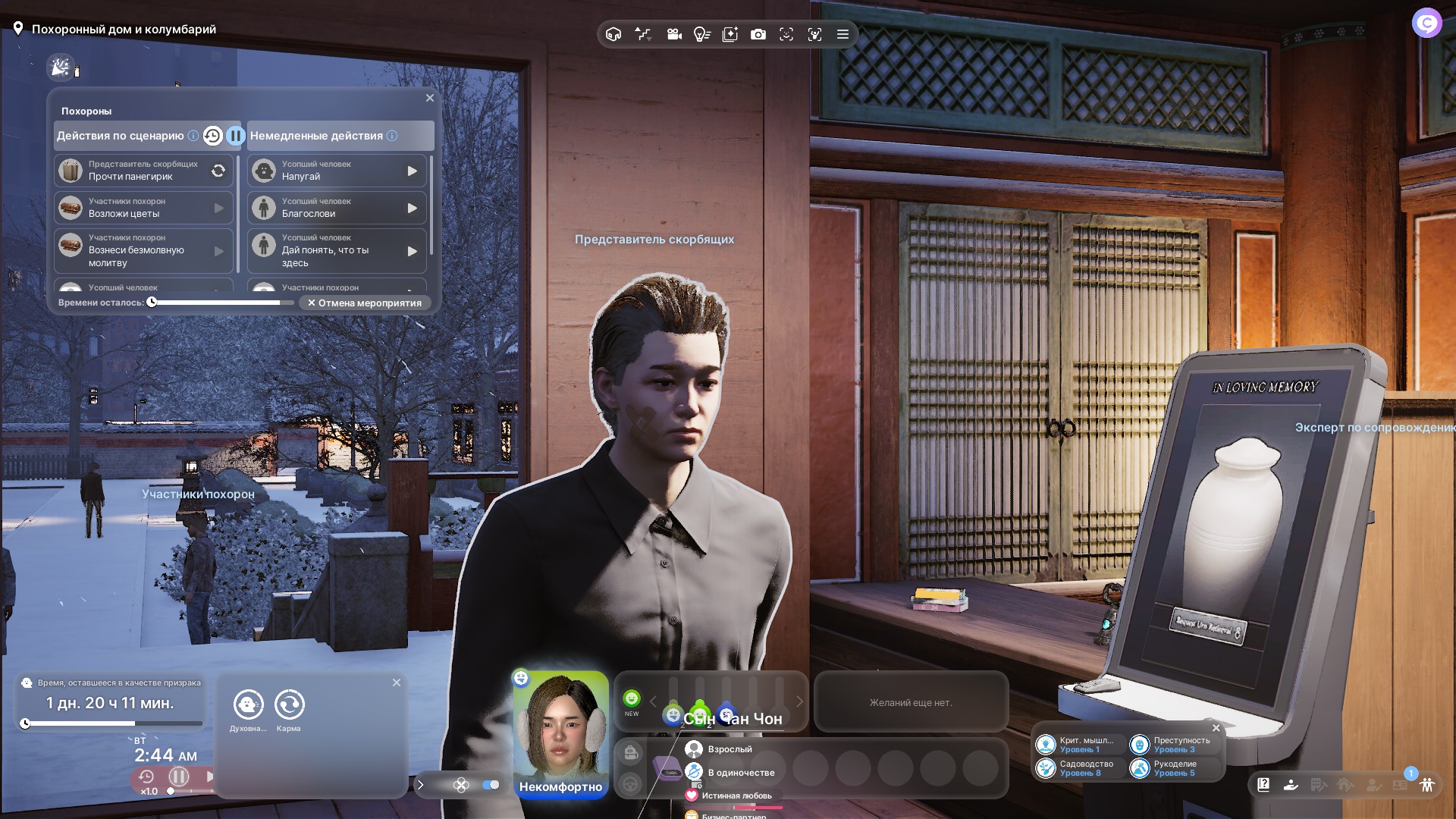
Task: Cancel the event with Отмена мероприятия
Action: point(365,303)
